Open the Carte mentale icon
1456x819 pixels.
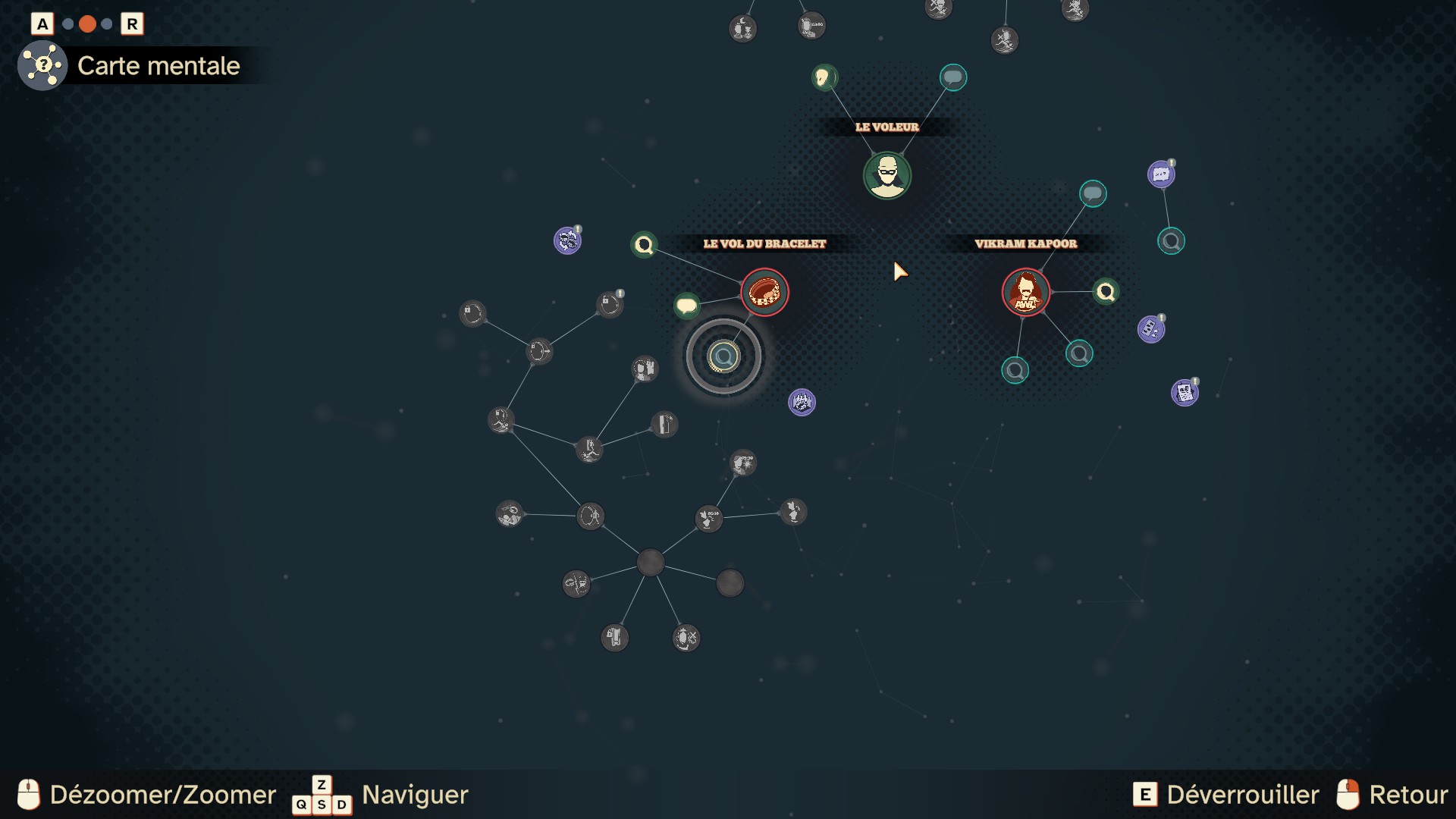pyautogui.click(x=42, y=66)
